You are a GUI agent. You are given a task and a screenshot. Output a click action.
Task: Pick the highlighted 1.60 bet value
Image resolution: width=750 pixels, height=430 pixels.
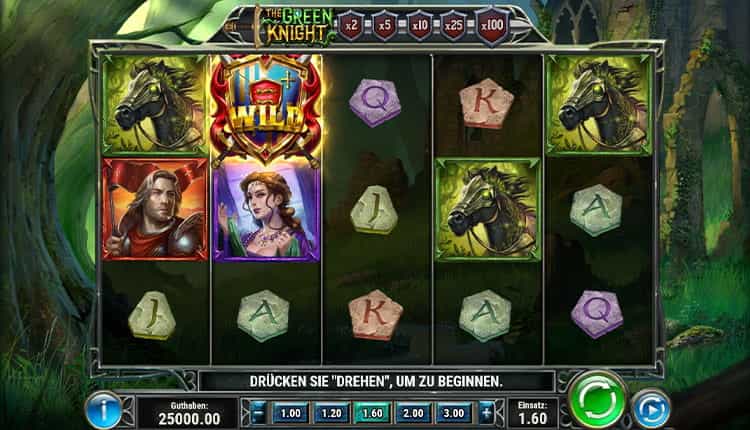coord(371,411)
